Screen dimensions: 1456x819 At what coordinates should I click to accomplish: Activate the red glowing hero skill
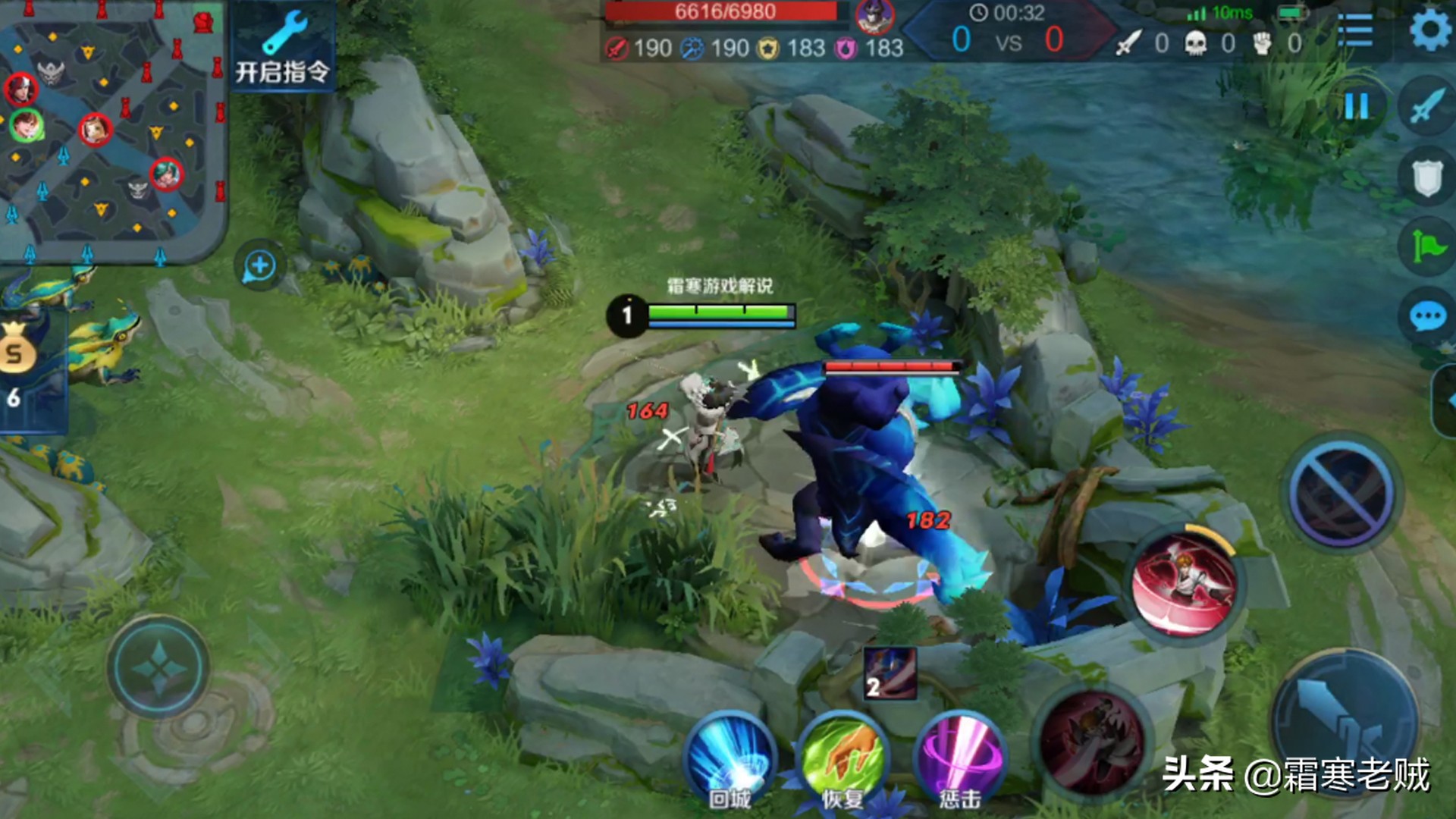[1183, 584]
